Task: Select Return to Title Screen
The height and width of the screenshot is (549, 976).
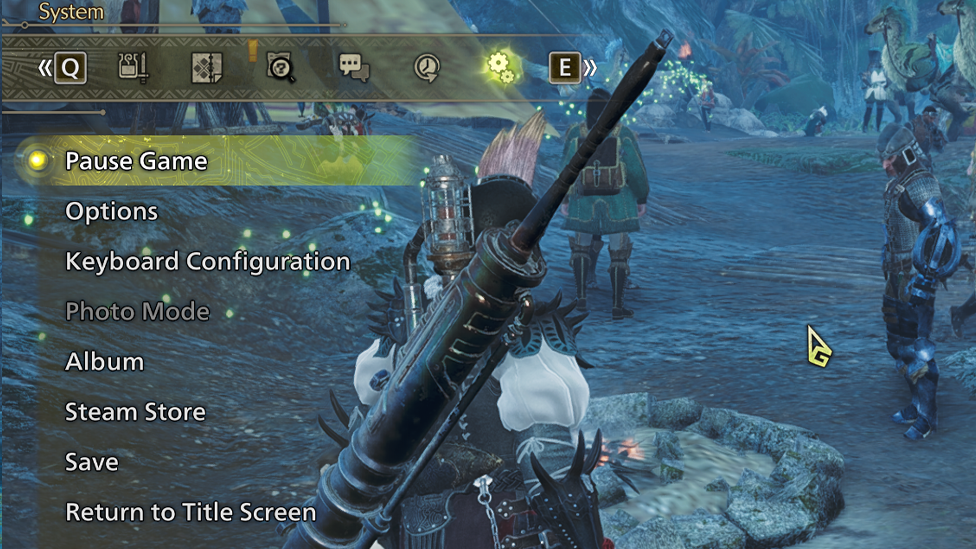Action: point(190,512)
